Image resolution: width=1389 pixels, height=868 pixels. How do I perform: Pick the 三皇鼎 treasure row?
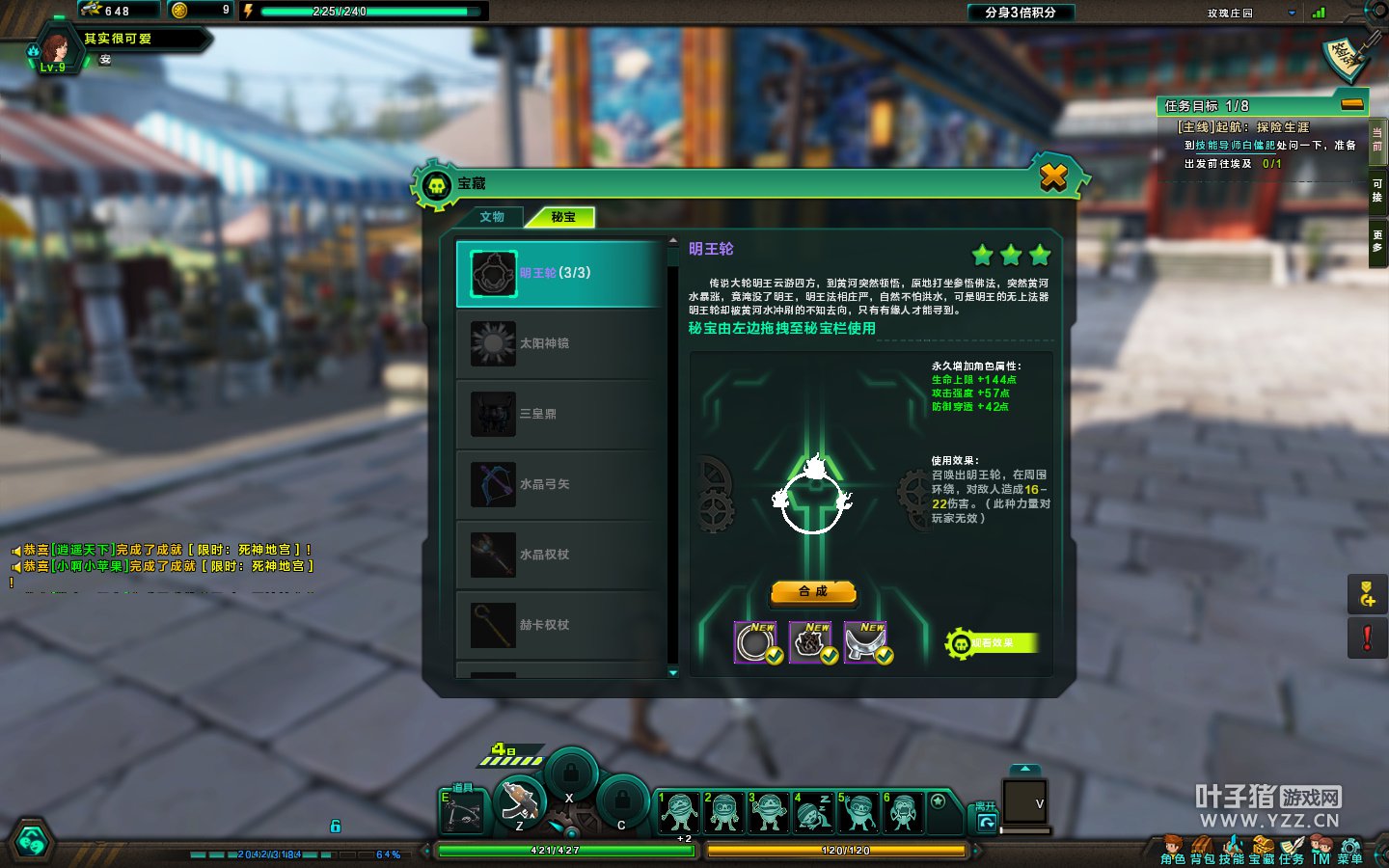(559, 414)
